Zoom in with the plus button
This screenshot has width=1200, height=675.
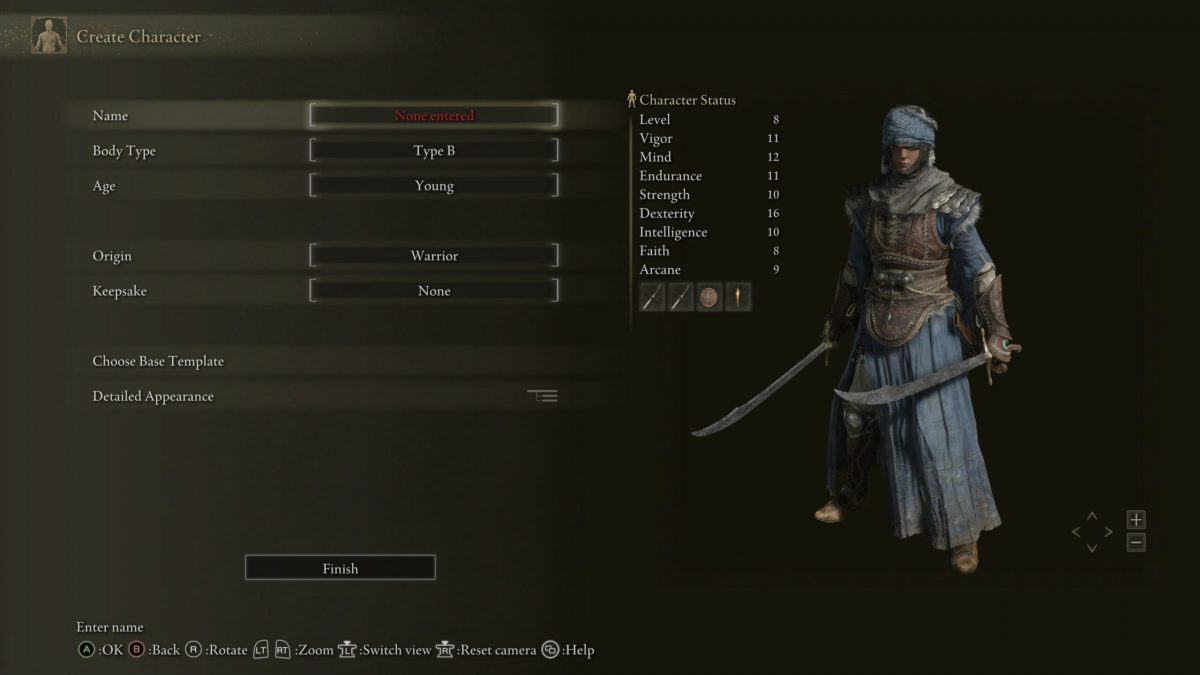[x=1136, y=520]
